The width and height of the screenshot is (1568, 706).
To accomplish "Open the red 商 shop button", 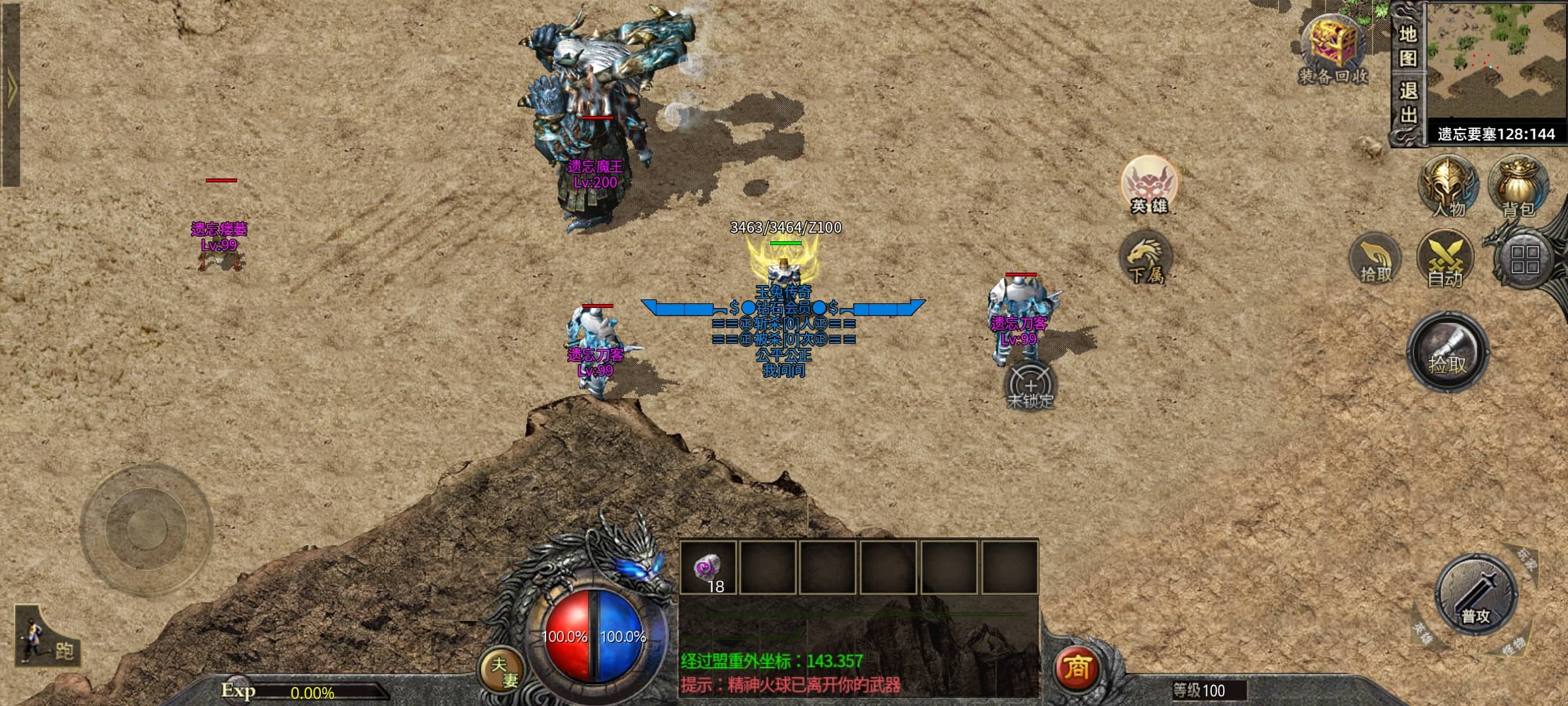I will [x=1076, y=668].
